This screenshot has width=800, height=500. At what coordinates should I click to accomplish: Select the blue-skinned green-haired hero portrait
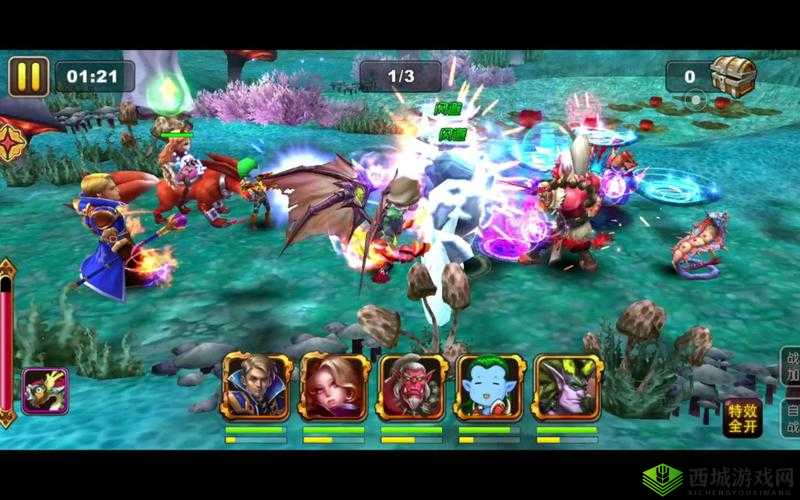coord(489,385)
